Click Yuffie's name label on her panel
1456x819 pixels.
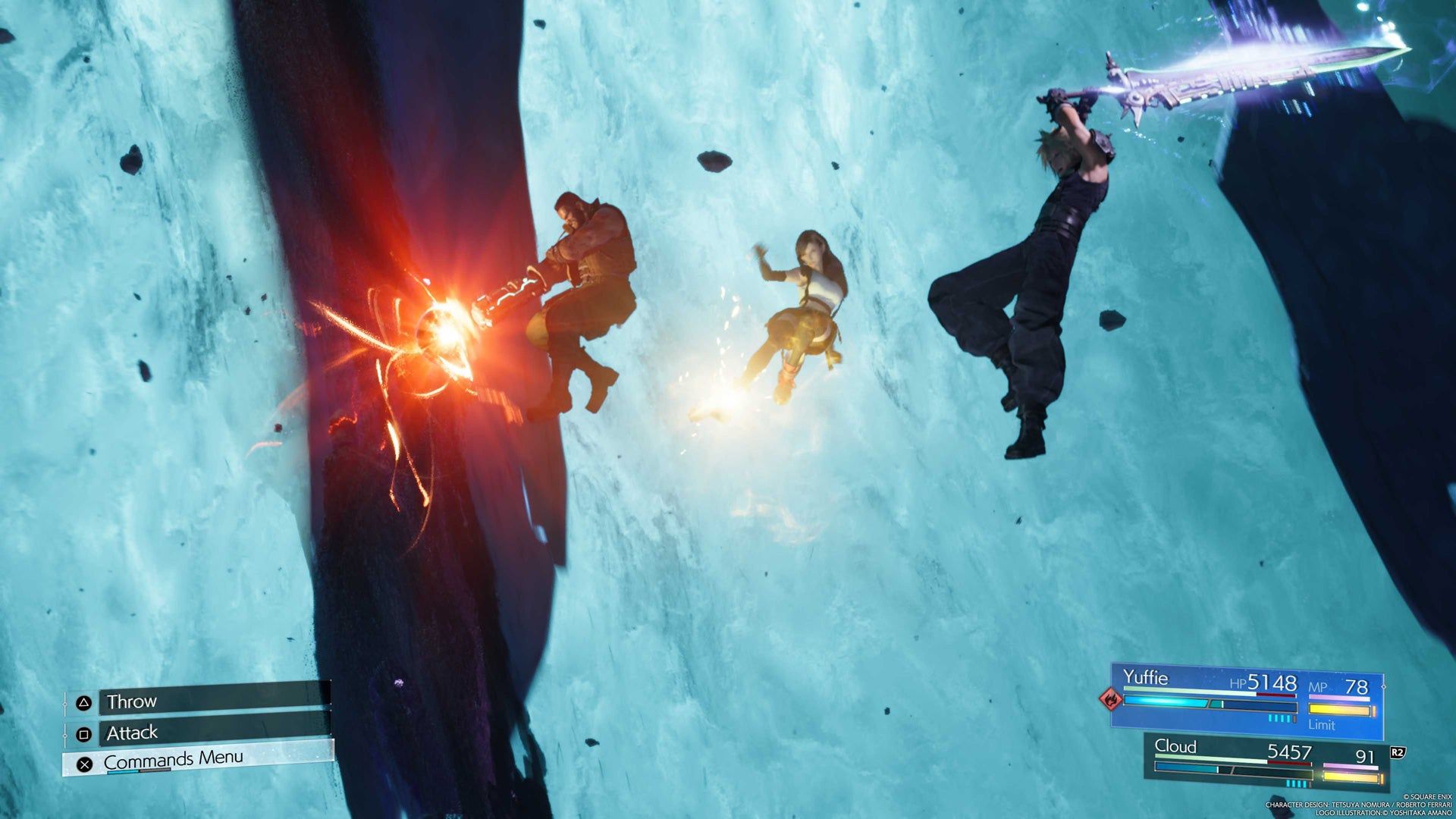pyautogui.click(x=1147, y=677)
